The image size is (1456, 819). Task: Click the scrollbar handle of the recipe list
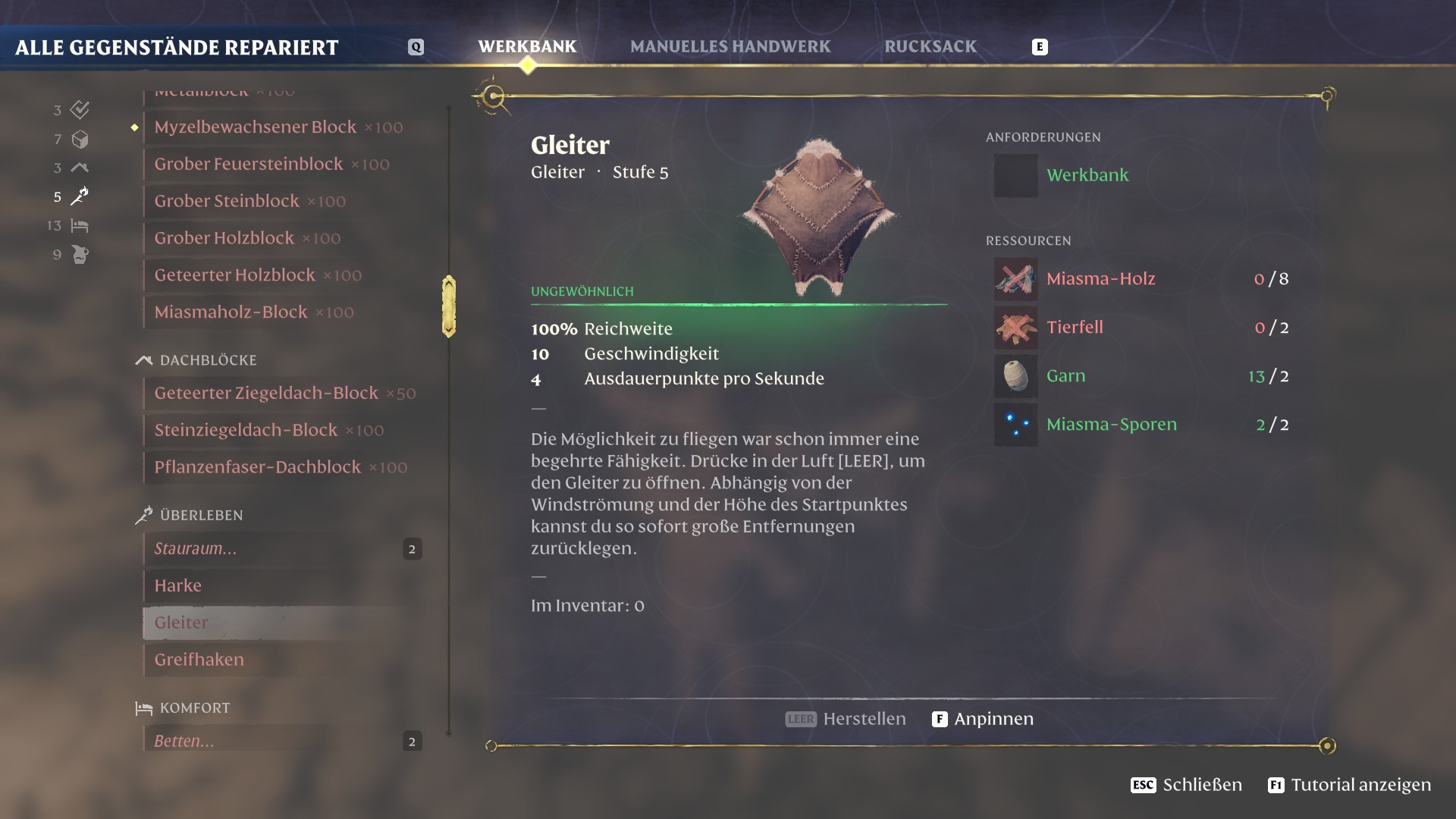tap(449, 306)
